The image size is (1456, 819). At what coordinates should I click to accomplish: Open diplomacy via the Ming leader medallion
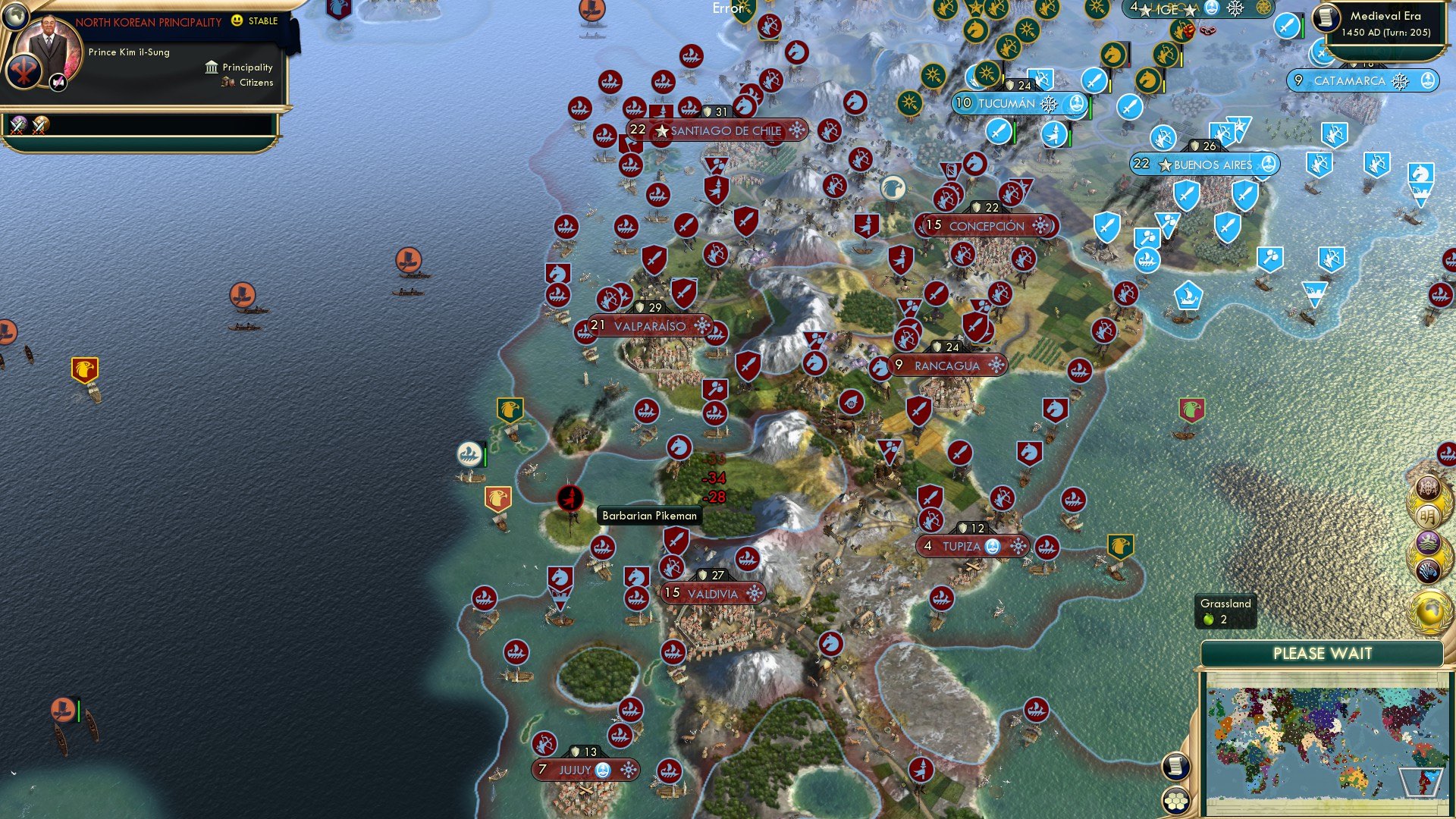click(x=1427, y=515)
